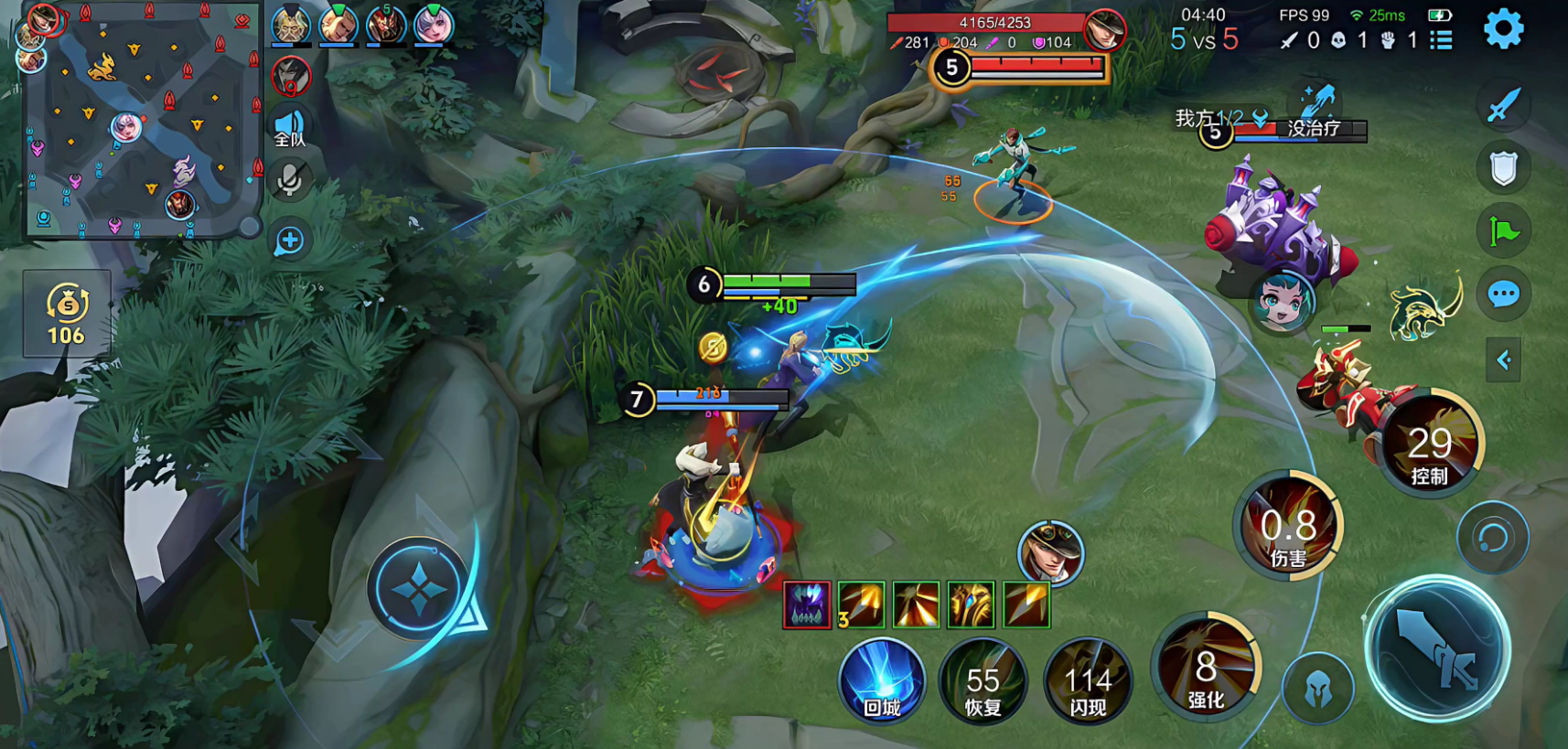Send the sword attack signal
This screenshot has height=749, width=1568.
pos(1503,105)
